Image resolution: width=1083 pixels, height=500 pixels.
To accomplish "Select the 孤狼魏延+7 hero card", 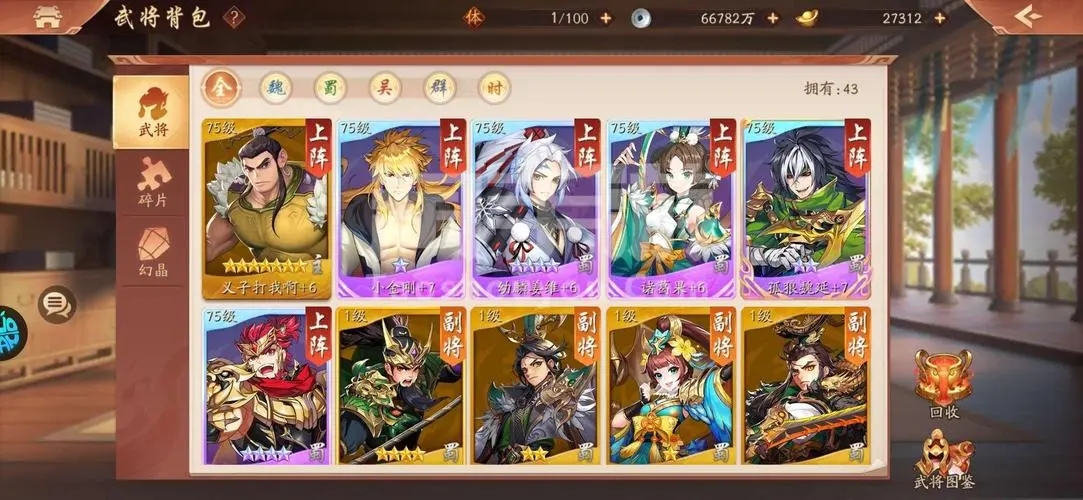I will tap(806, 208).
